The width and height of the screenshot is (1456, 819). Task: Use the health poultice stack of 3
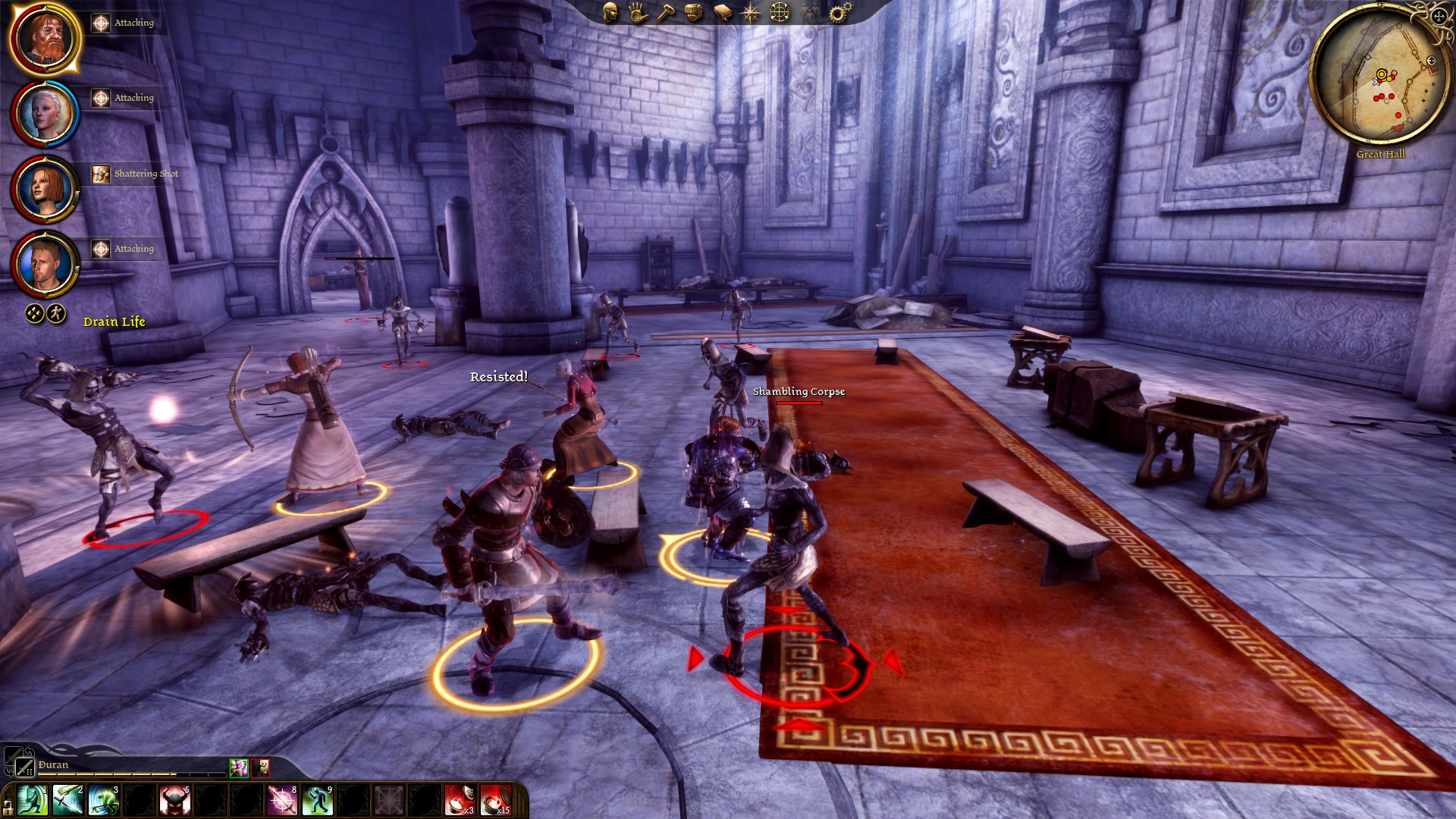coord(460,801)
